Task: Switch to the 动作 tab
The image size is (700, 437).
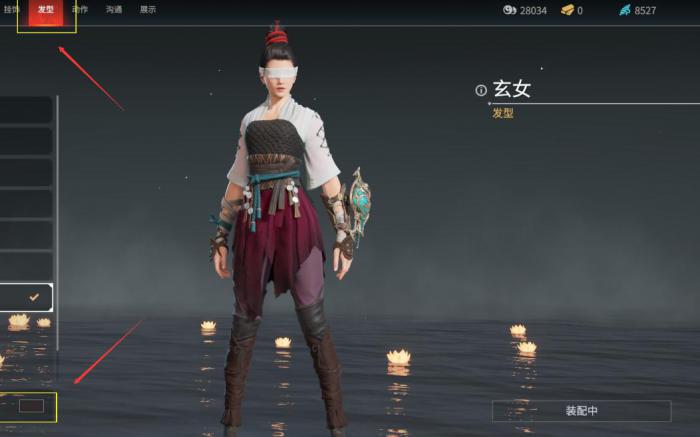Action: 80,10
